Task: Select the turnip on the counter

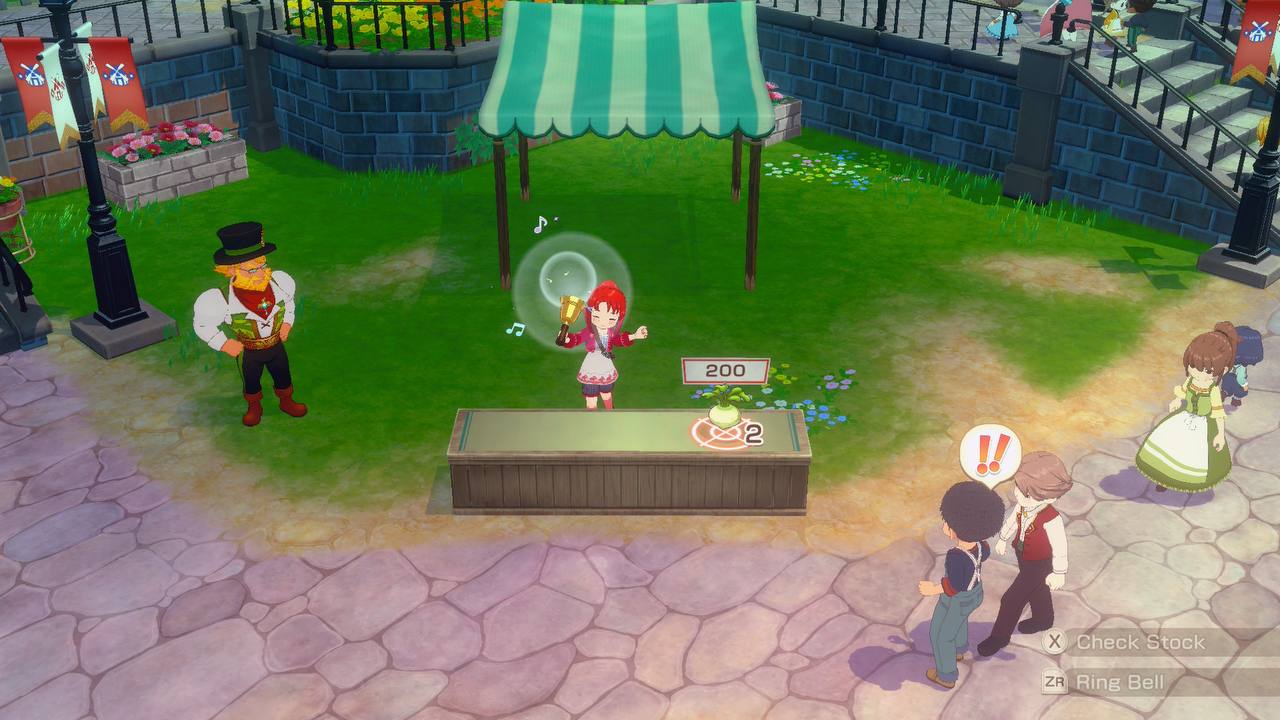Action: [x=726, y=413]
